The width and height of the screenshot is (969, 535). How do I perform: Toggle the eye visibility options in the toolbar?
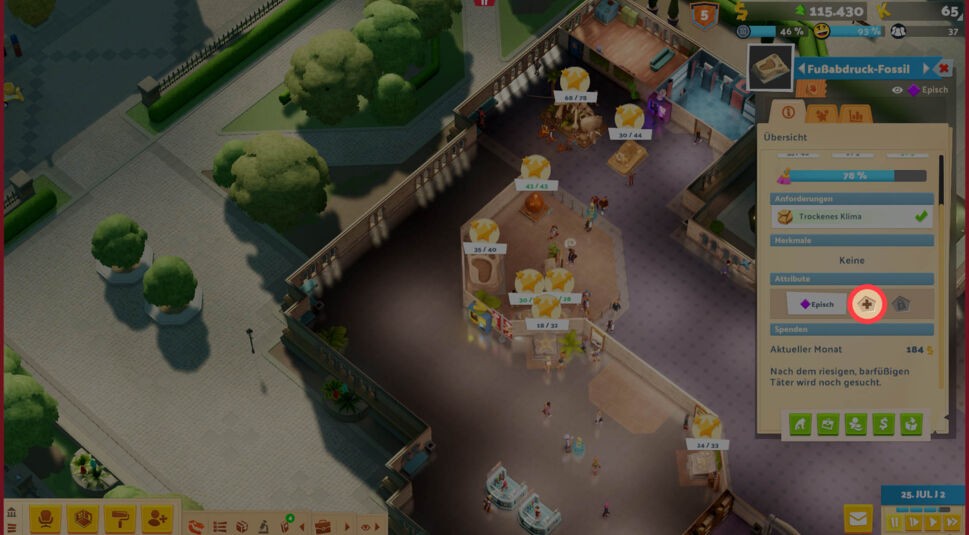tap(366, 526)
